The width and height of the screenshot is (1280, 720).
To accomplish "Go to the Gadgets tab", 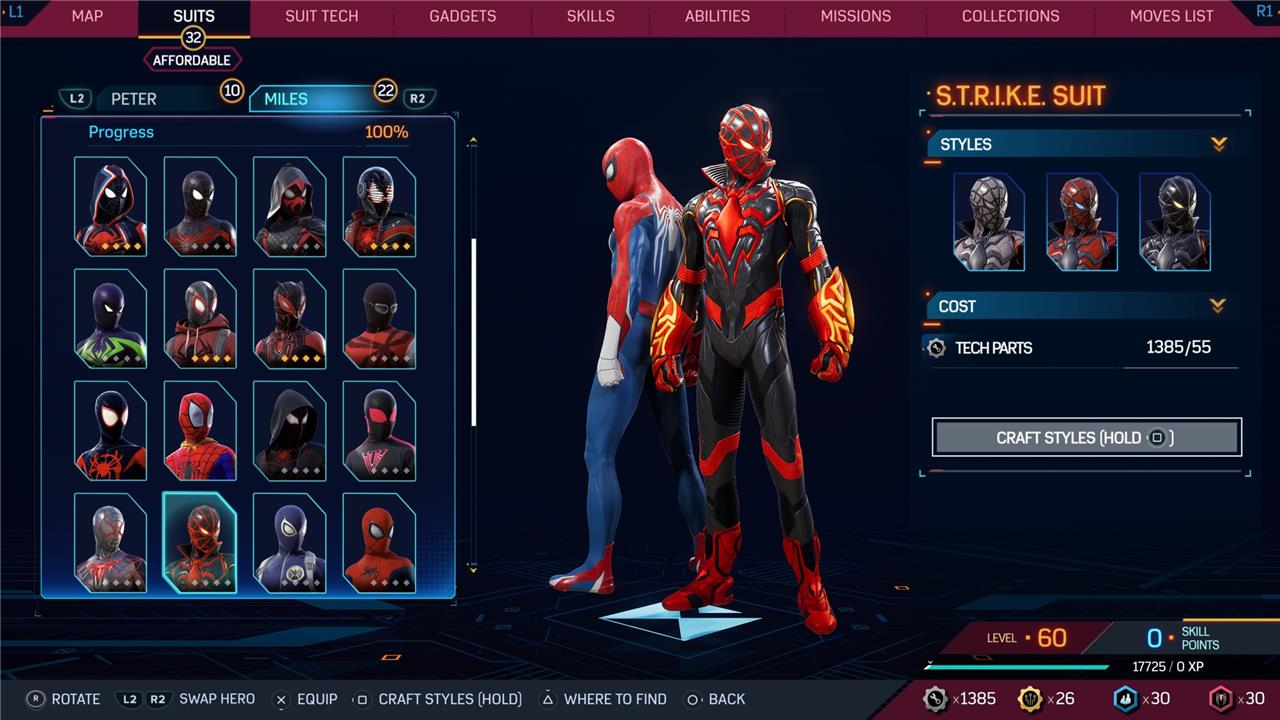I will click(462, 16).
